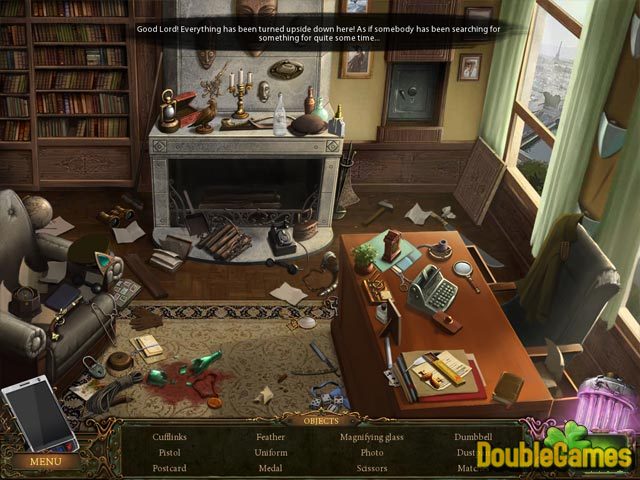Screen dimensions: 640x480
Task: Open the MENU button
Action: (45, 462)
